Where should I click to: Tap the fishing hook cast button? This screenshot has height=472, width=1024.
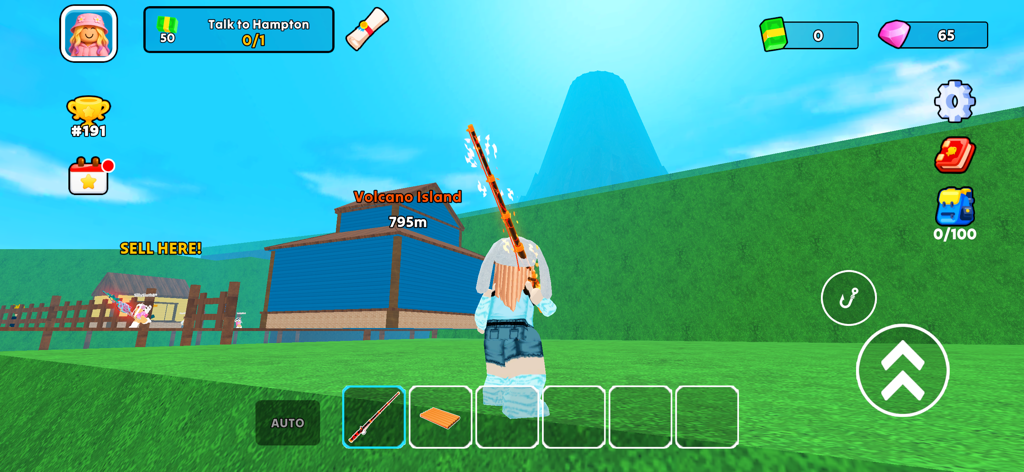click(x=848, y=298)
